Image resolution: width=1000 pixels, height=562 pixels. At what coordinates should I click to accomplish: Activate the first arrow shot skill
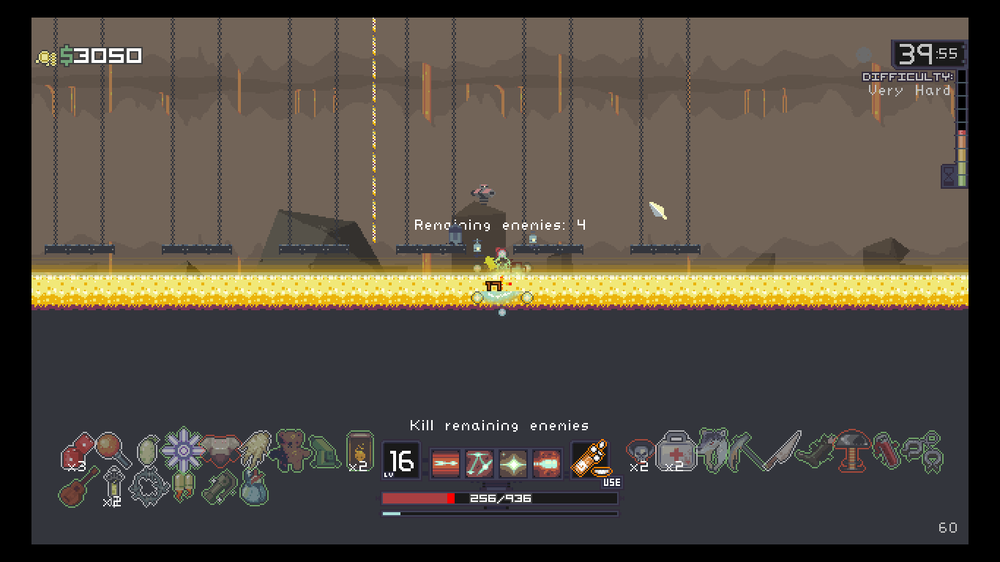[446, 463]
